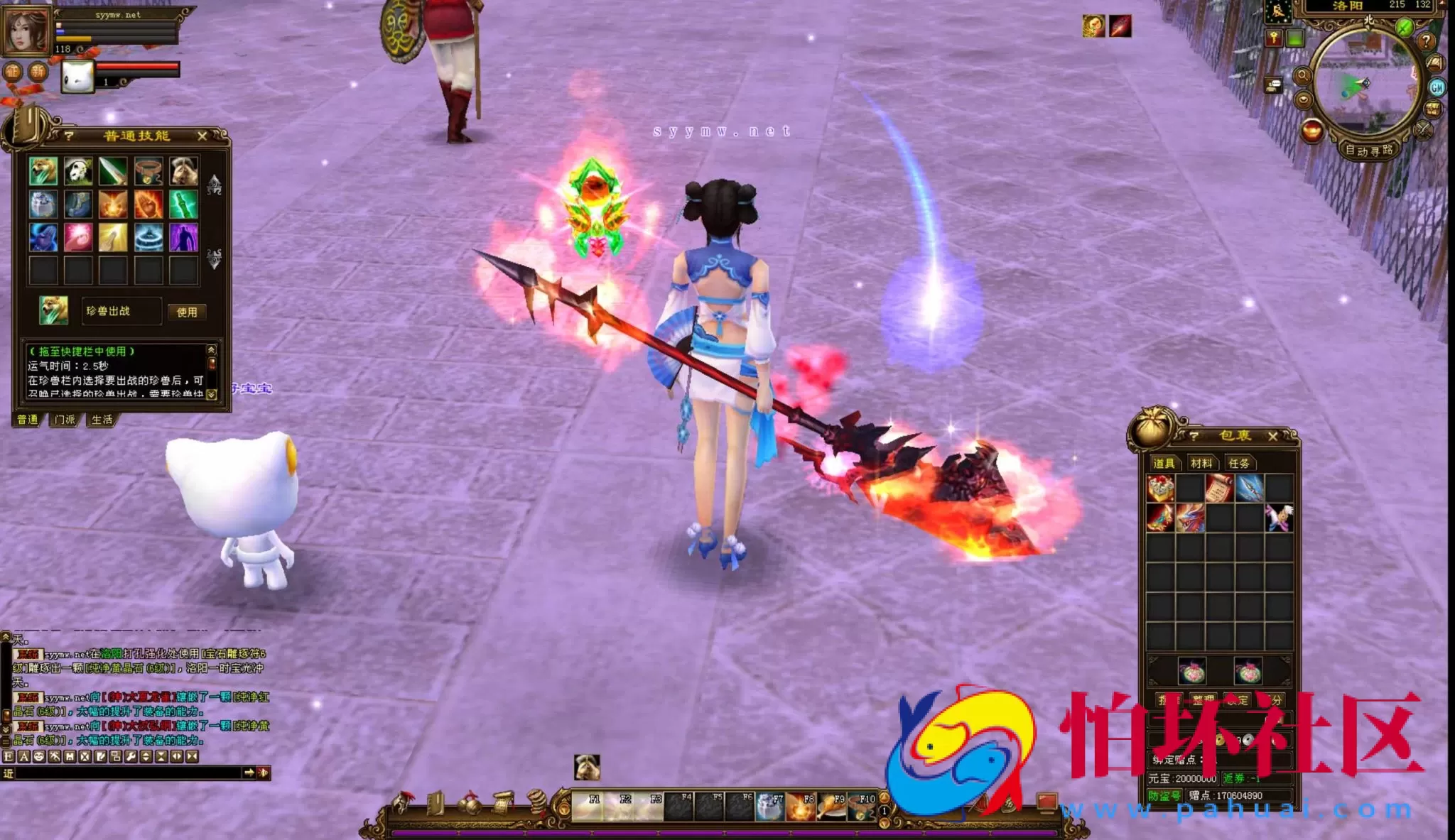Toggle the help question mark on the skill window
Viewport: 1455px width, 840px height.
[68, 136]
